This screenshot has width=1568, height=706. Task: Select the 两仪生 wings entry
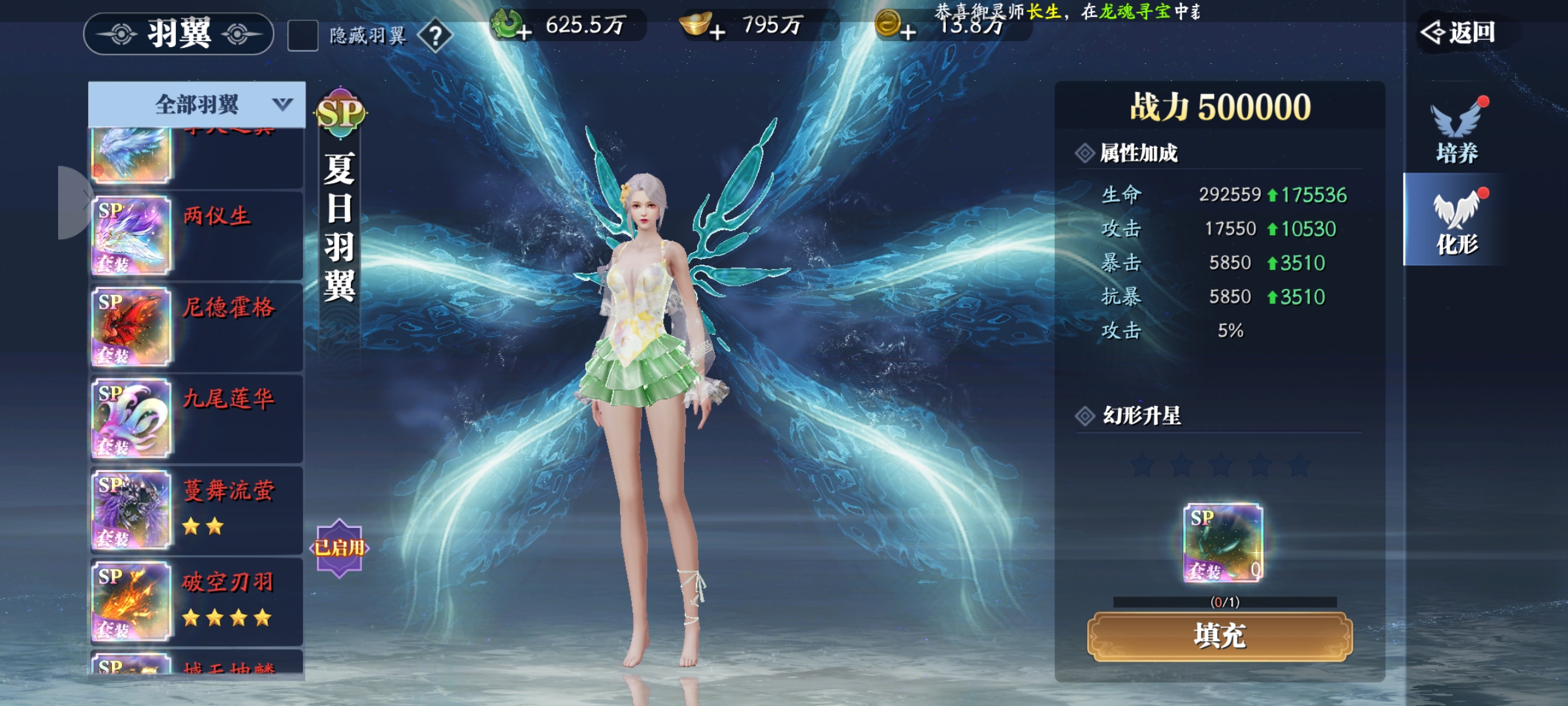point(196,235)
